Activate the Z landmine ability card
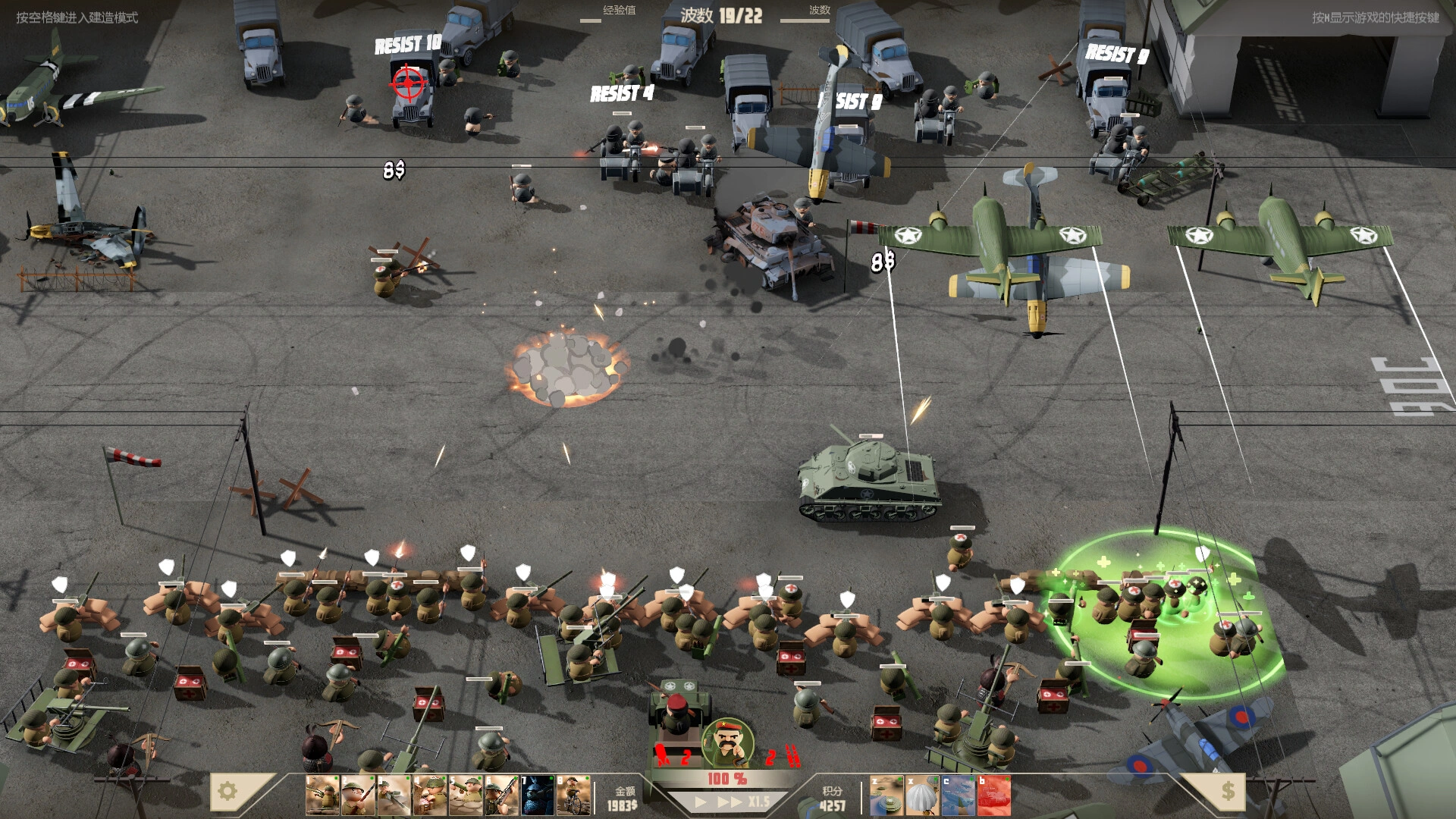 coord(887,796)
